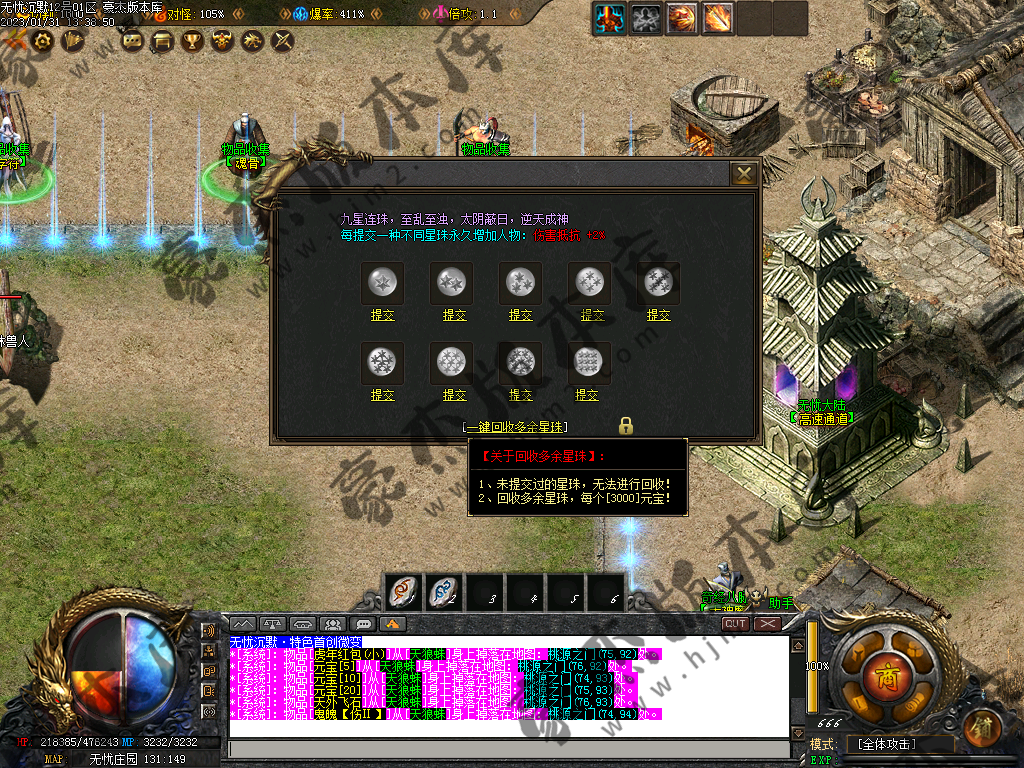1024x768 pixels.
Task: Use the second hotbar skill slot
Action: [446, 593]
